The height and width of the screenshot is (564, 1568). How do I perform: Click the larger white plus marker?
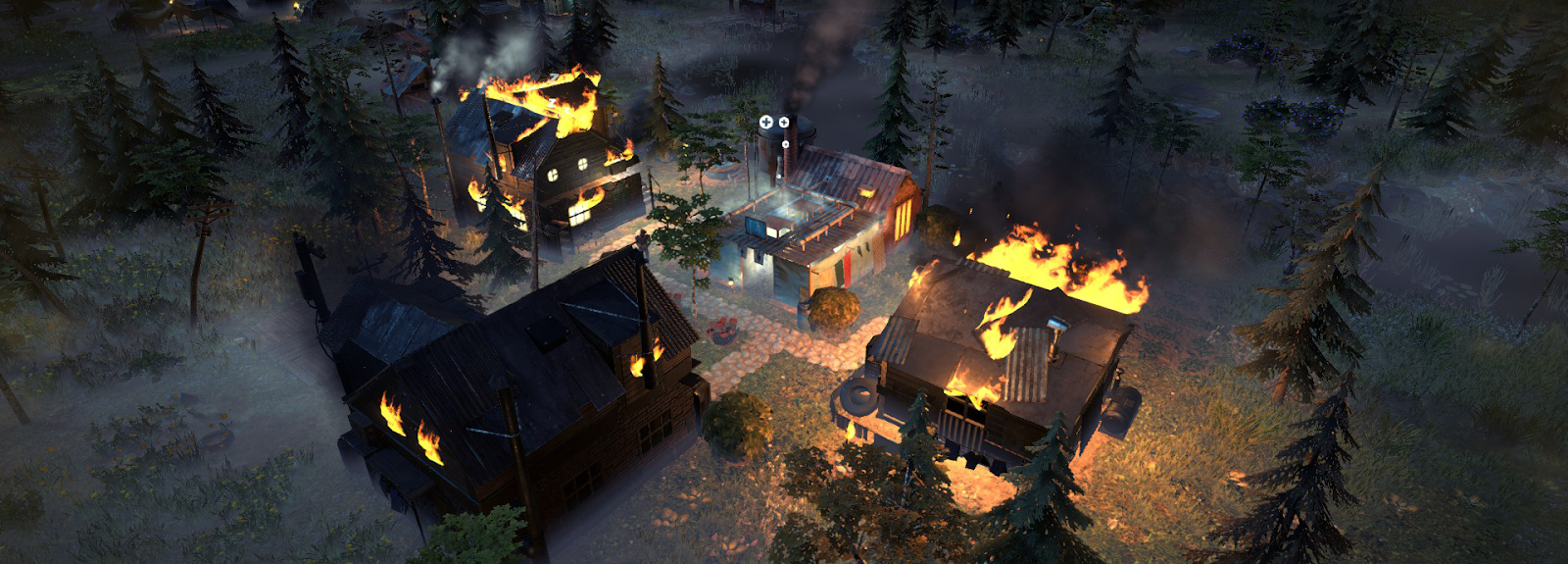766,122
